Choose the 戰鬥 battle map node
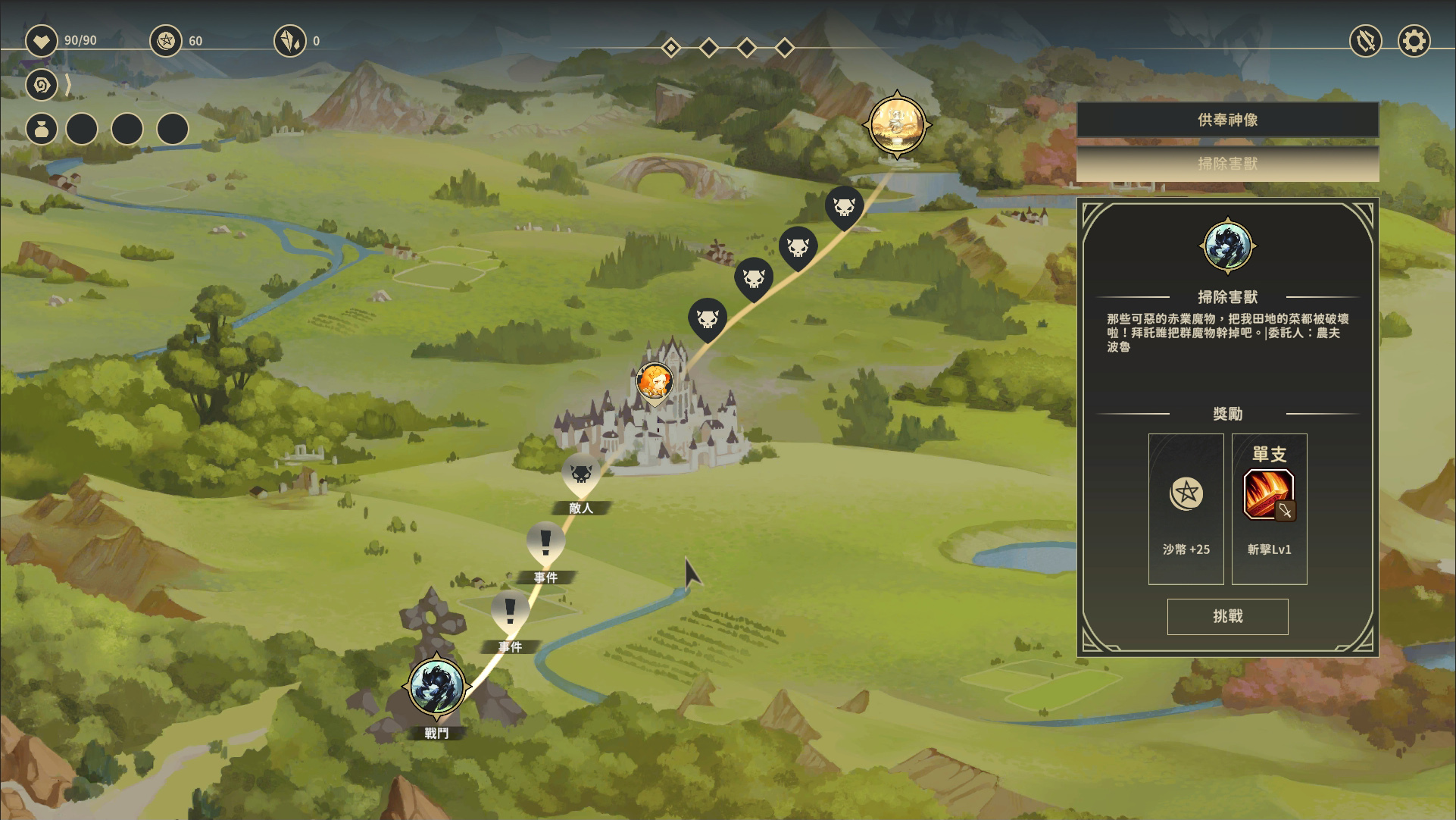The width and height of the screenshot is (1456, 820). [x=436, y=687]
